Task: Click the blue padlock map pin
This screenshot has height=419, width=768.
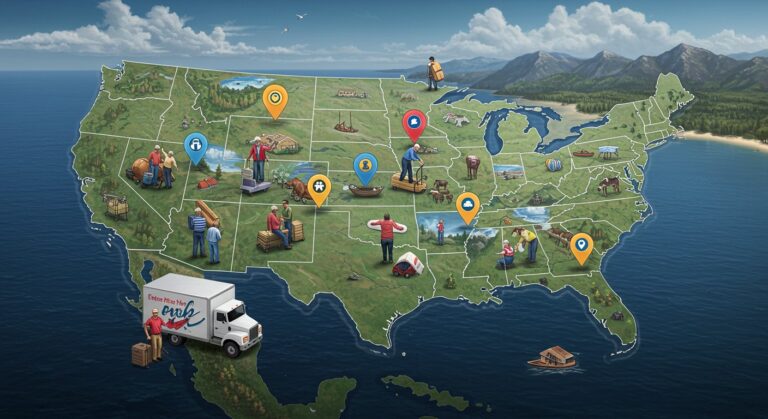Action: (x=196, y=147)
